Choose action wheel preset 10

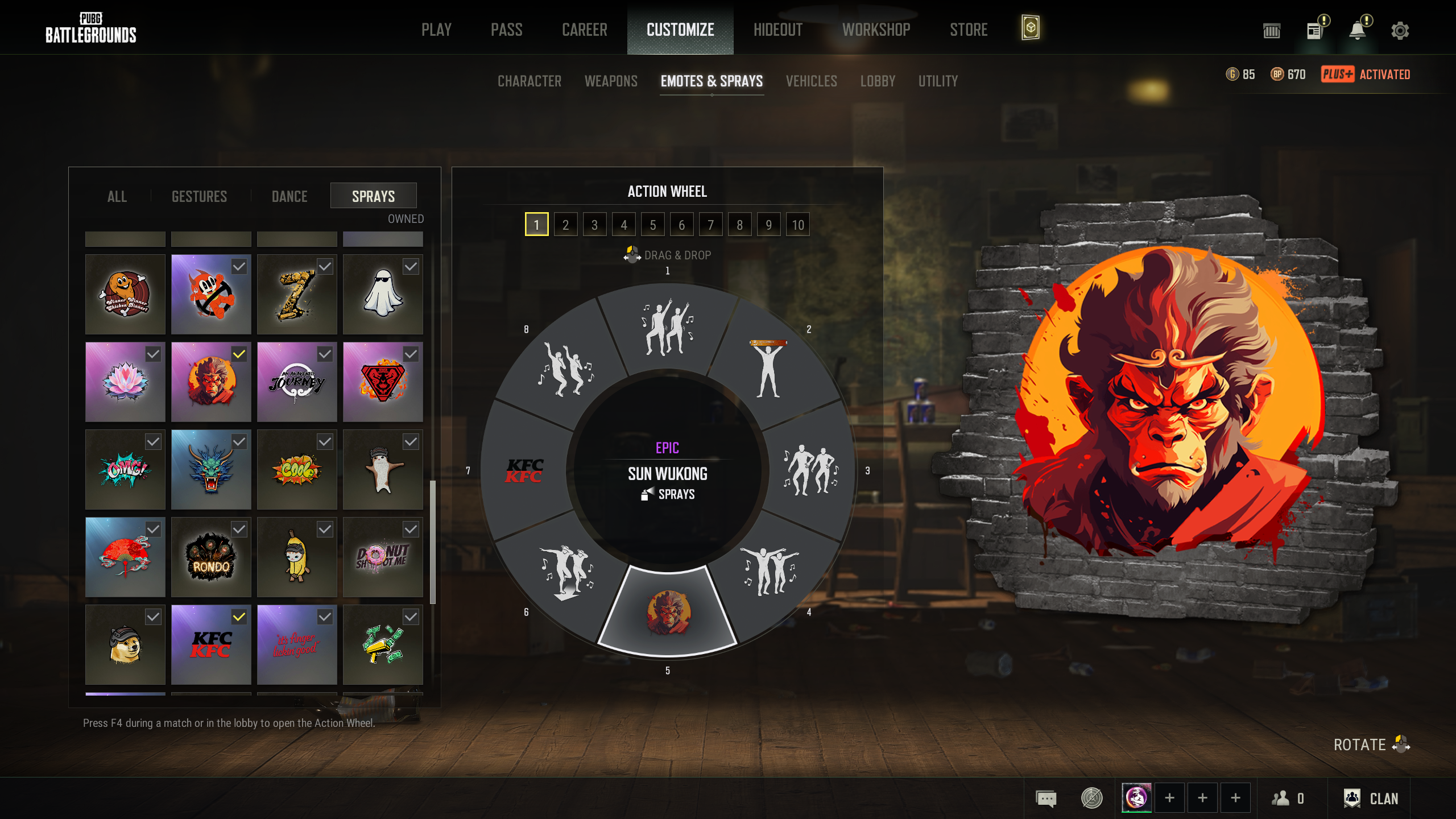[x=797, y=225]
